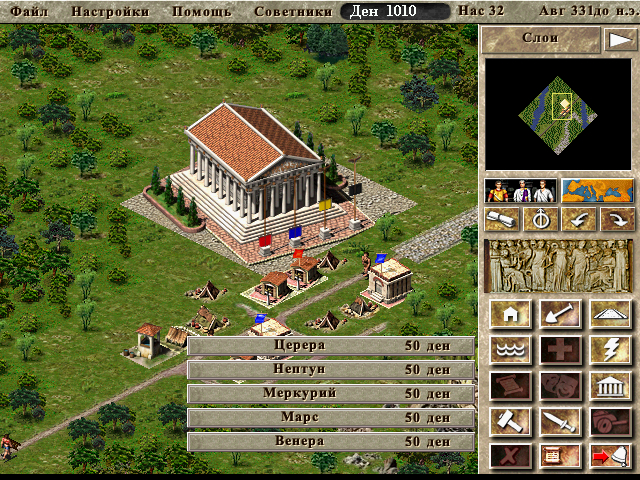Open the sword security build menu
The width and height of the screenshot is (640, 480).
point(559,422)
